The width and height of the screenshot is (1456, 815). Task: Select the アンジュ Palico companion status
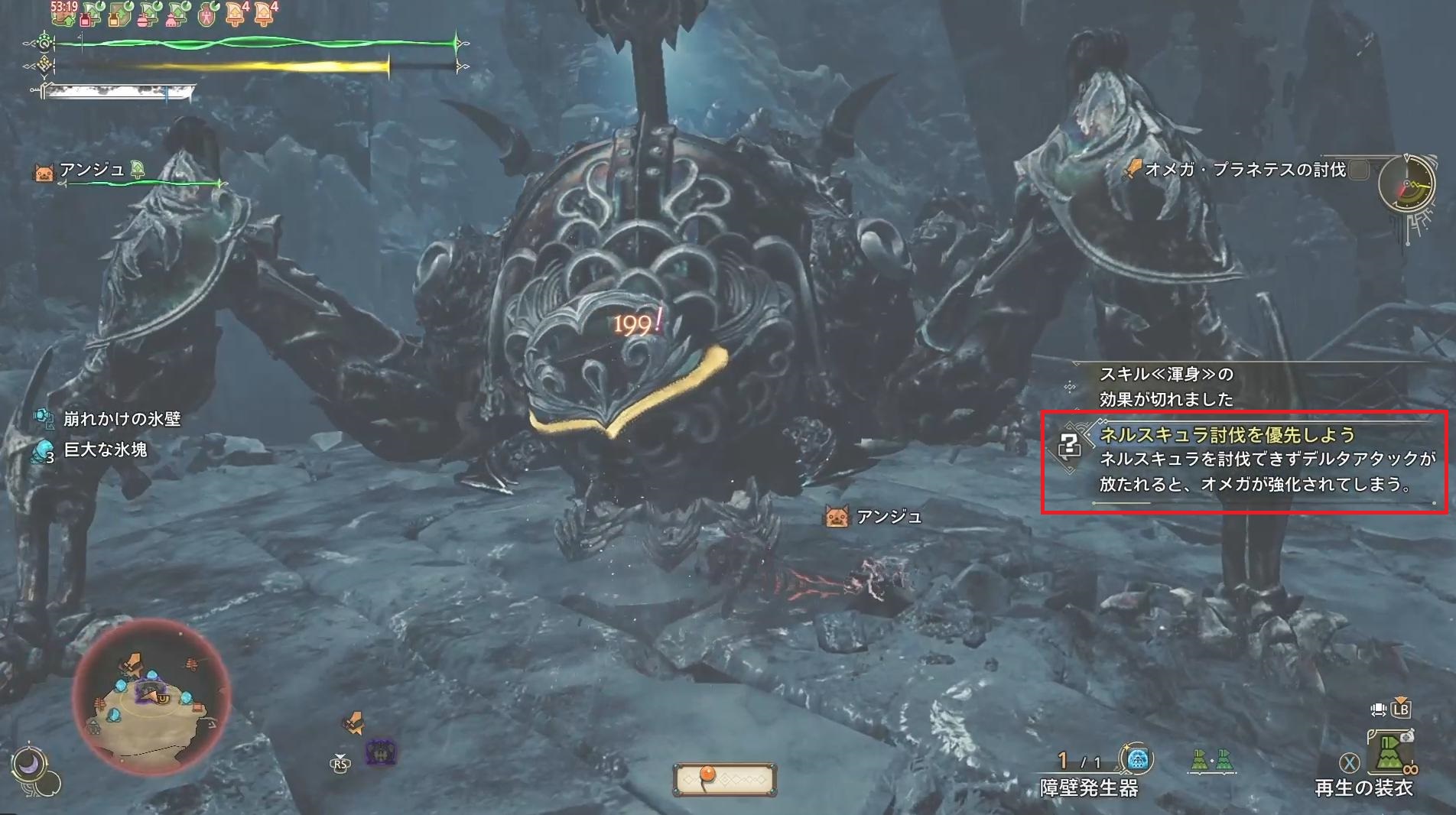click(92, 170)
